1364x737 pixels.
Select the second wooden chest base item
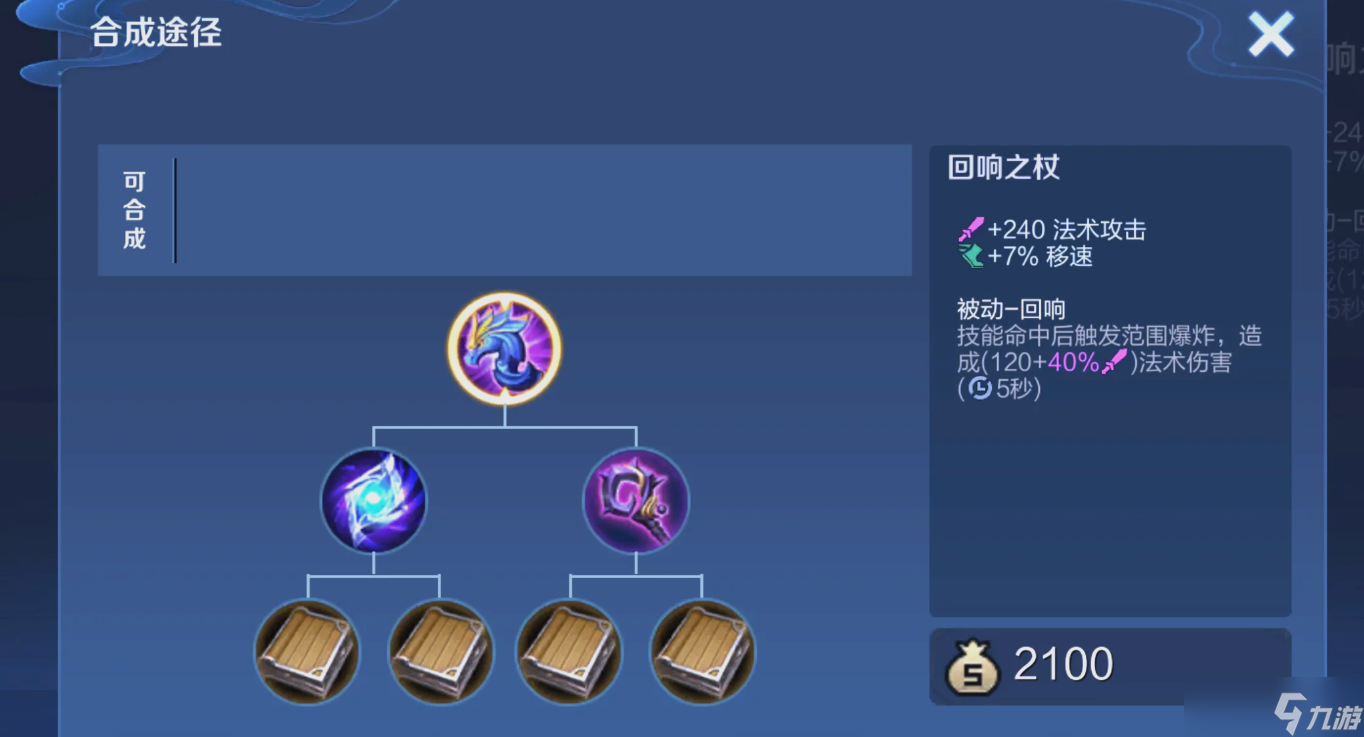point(440,652)
